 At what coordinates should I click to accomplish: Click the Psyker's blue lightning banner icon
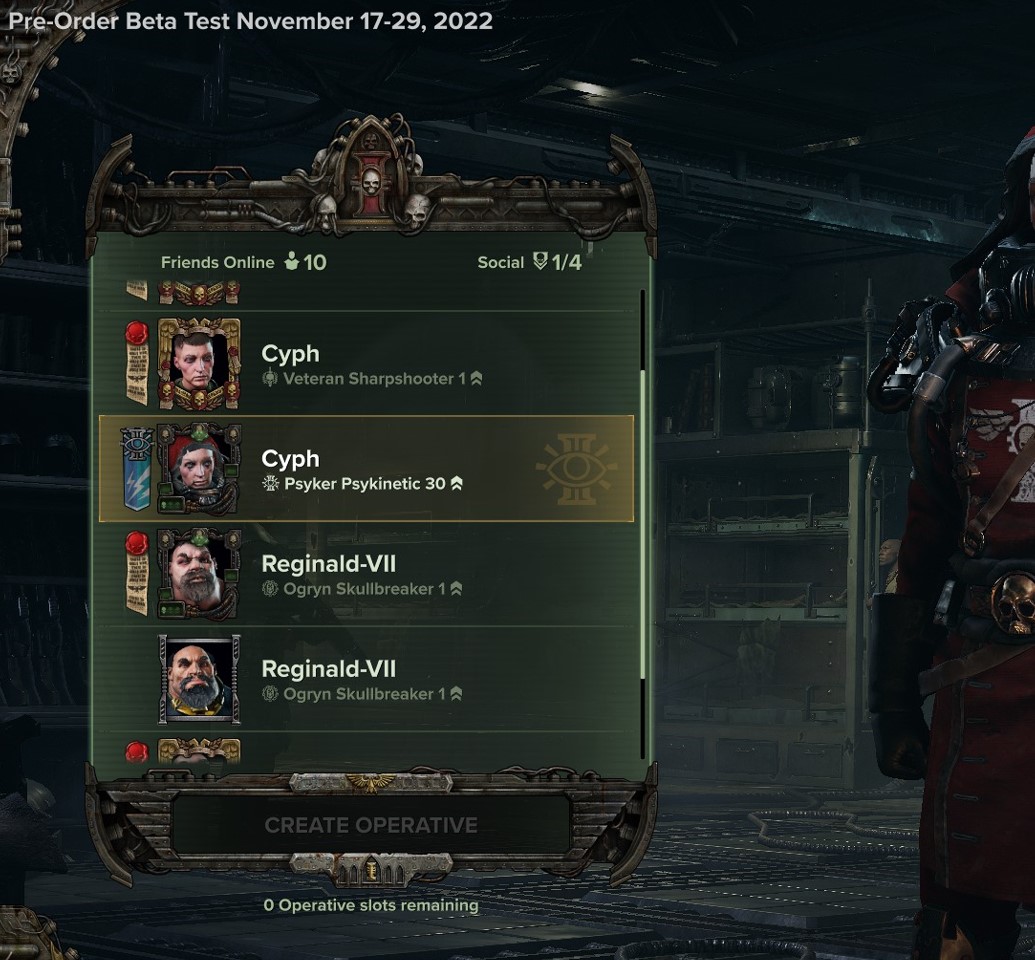coord(135,470)
